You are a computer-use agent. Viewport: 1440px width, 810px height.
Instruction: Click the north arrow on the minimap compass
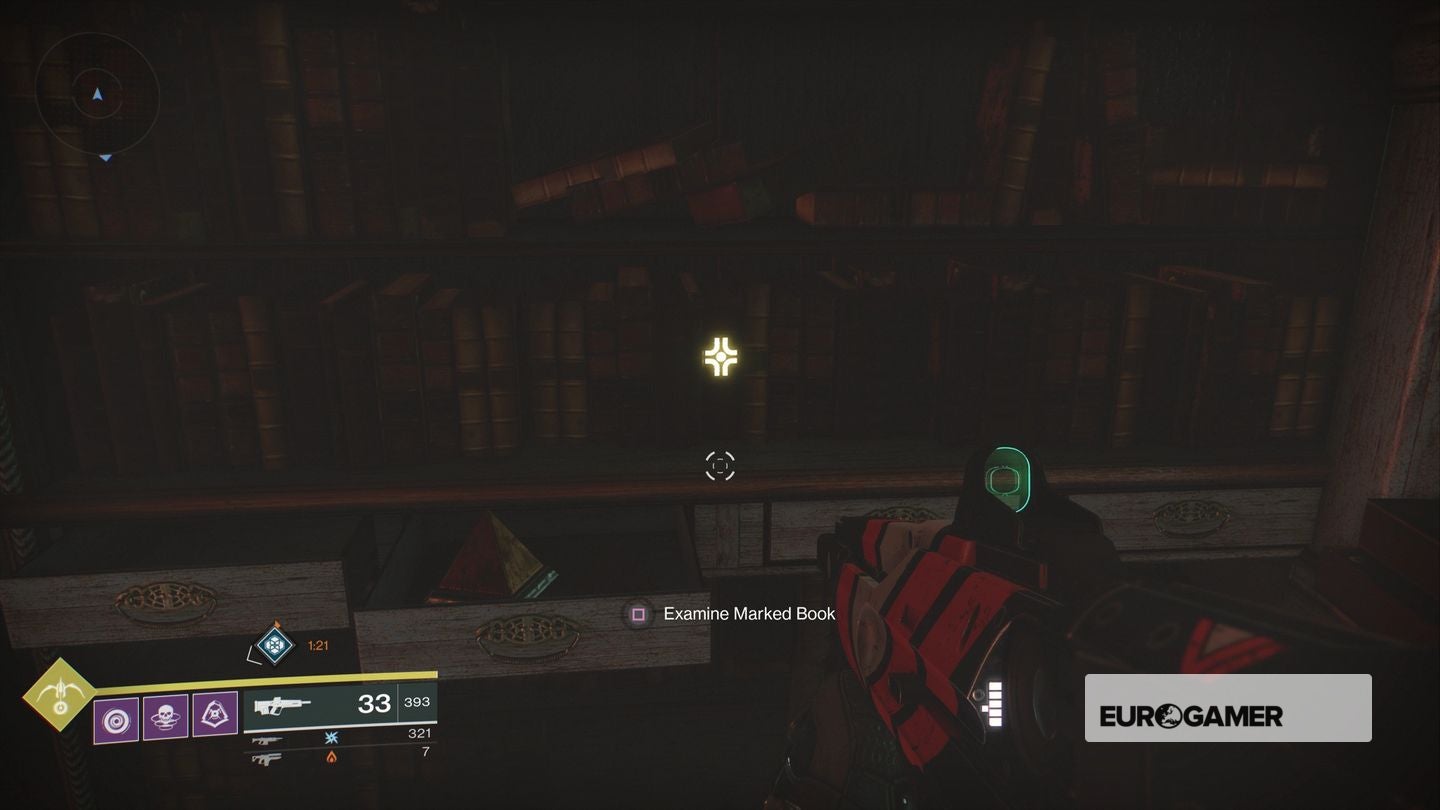click(97, 95)
